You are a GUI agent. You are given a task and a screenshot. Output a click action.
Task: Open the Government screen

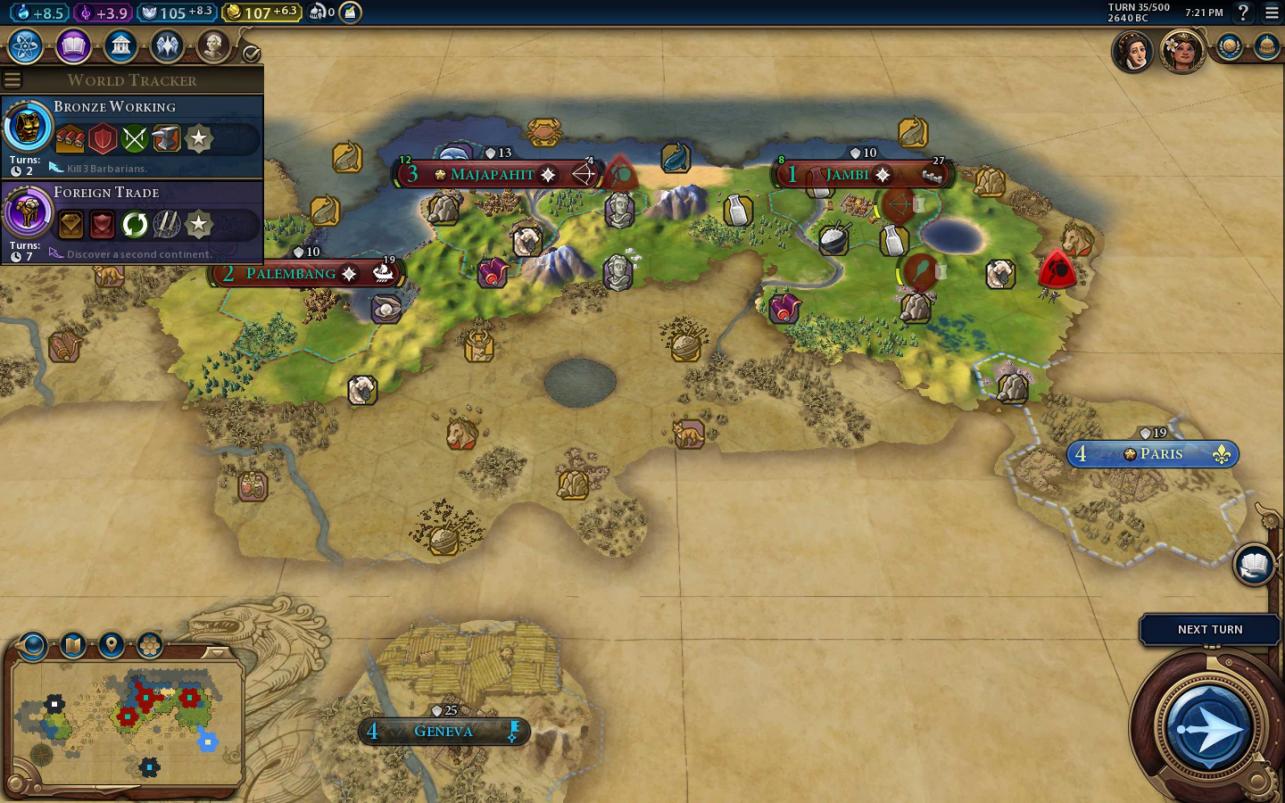pyautogui.click(x=120, y=46)
